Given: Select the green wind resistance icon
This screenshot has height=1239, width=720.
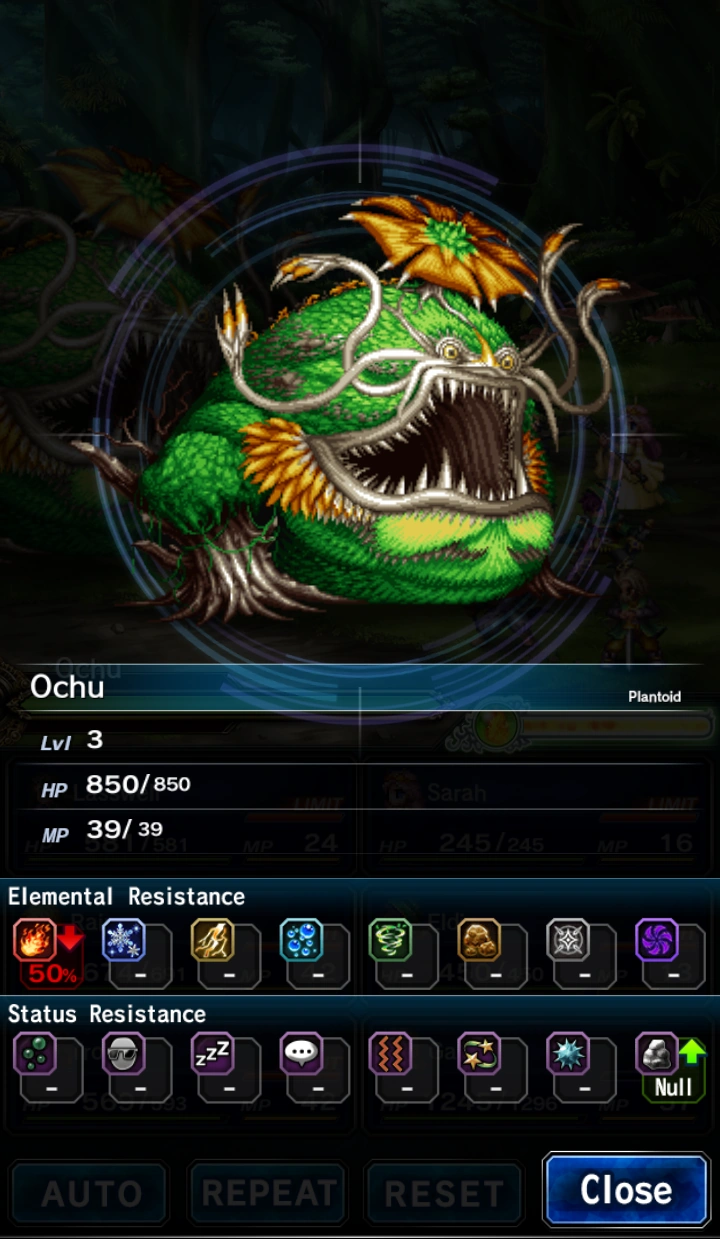Looking at the screenshot, I should (390, 940).
